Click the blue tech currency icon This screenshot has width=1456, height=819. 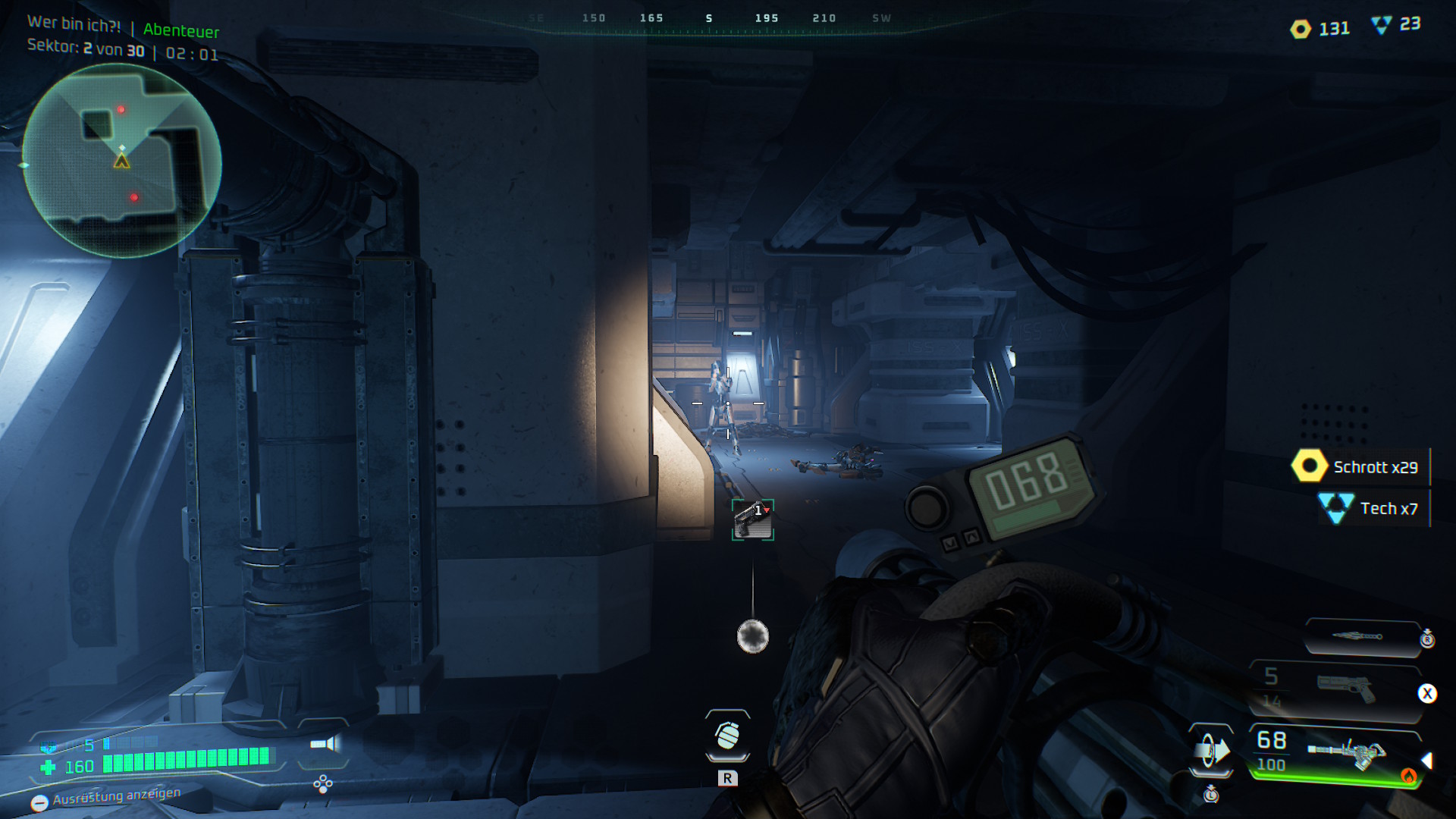(1382, 26)
